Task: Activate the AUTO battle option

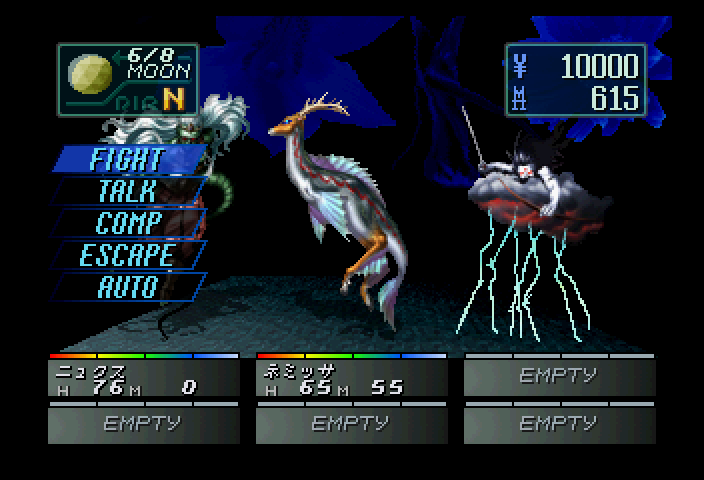Action: (127, 286)
